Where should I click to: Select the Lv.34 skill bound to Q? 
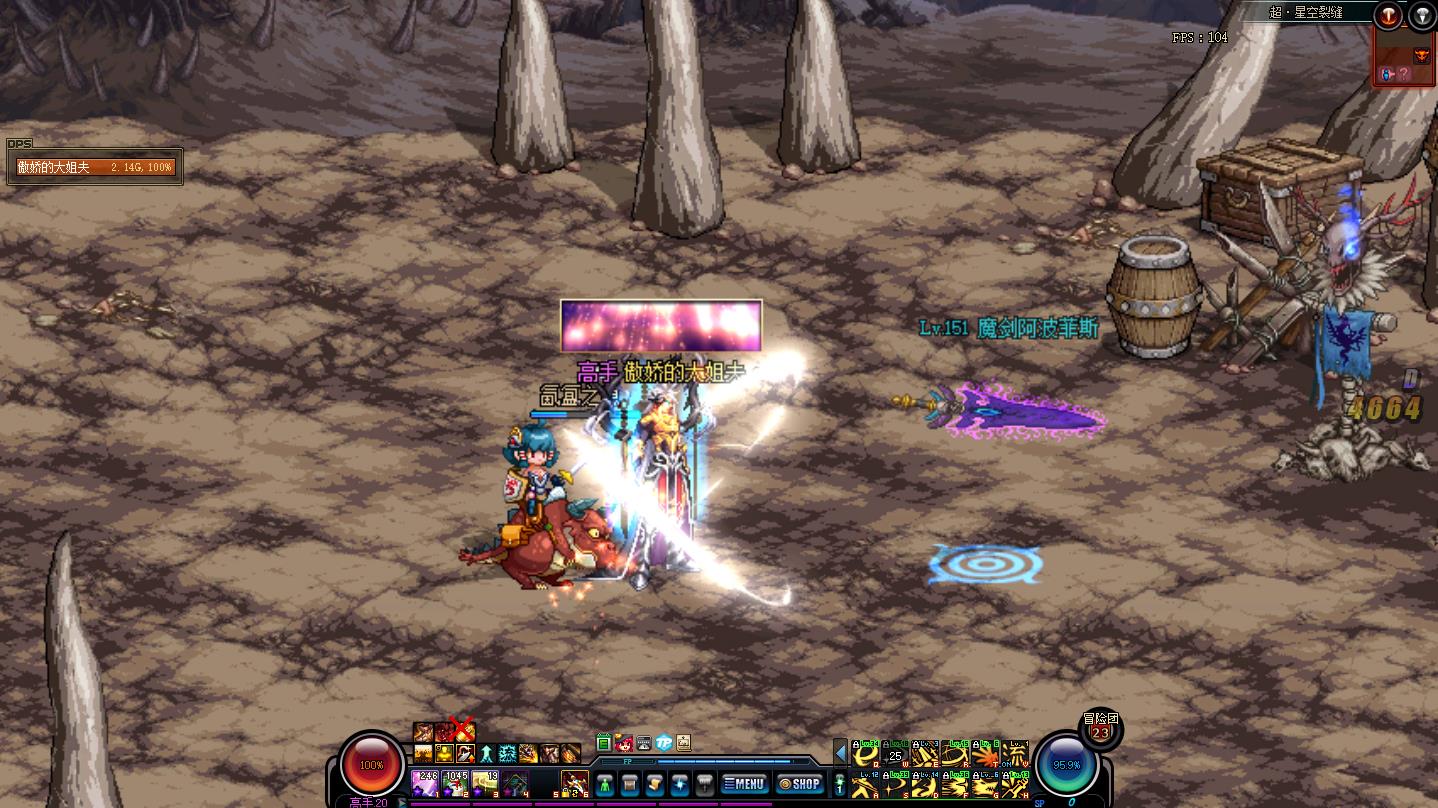pos(865,753)
